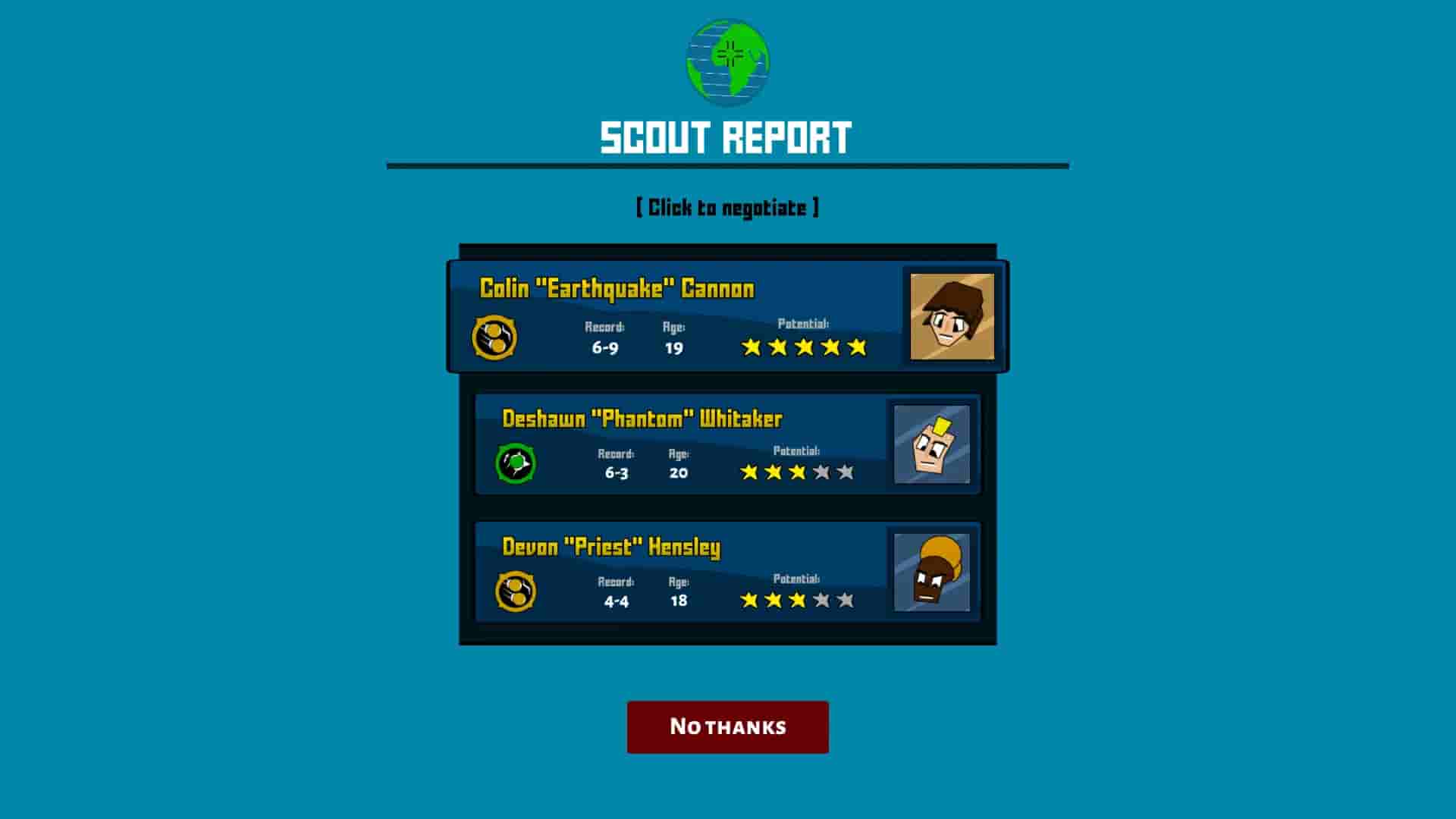Select Deshawn 'Phantom' Whitaker's portrait
This screenshot has height=819, width=1456.
click(931, 444)
